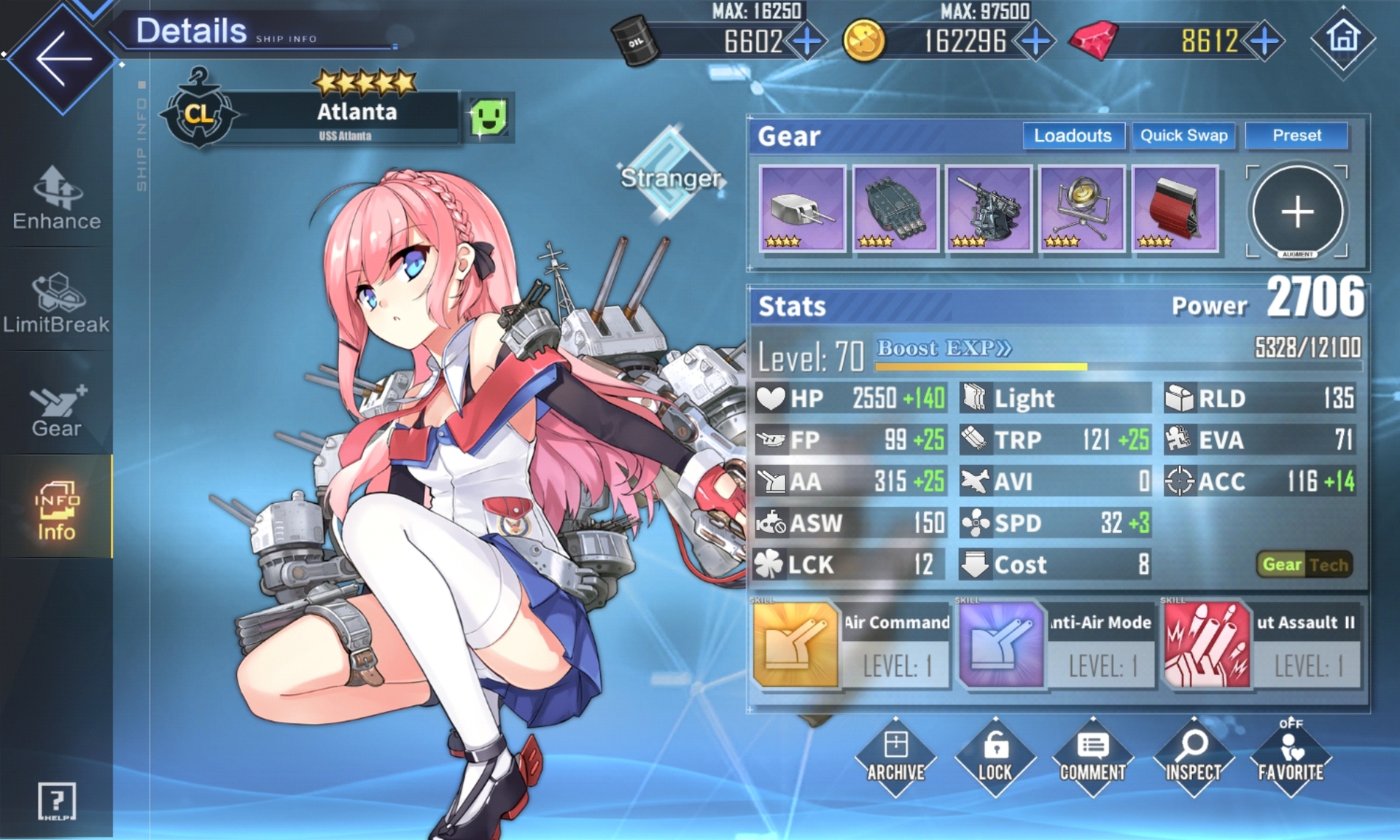
Task: Archive this ship
Action: [x=895, y=758]
